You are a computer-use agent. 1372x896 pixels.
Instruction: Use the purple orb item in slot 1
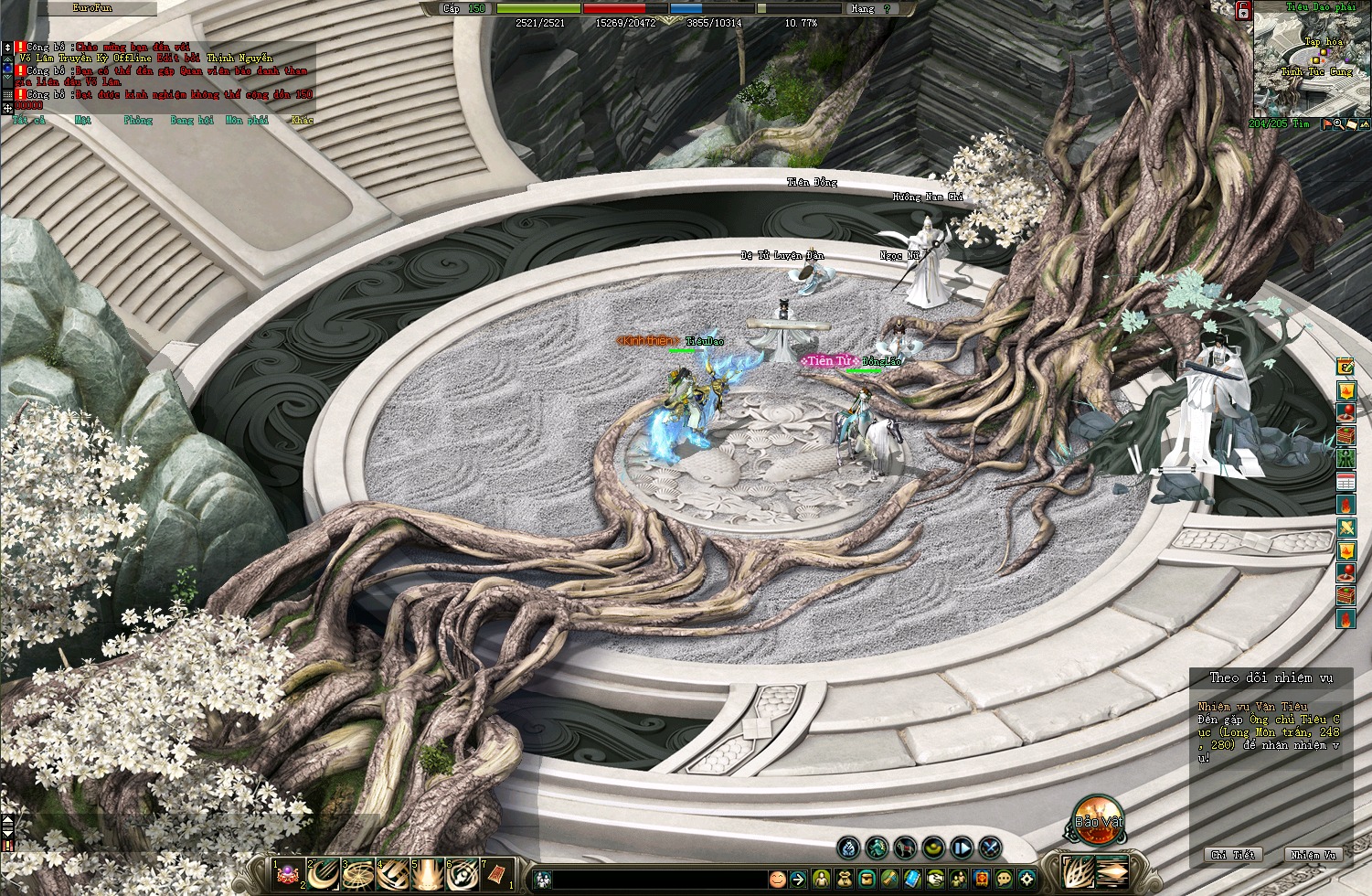point(290,874)
